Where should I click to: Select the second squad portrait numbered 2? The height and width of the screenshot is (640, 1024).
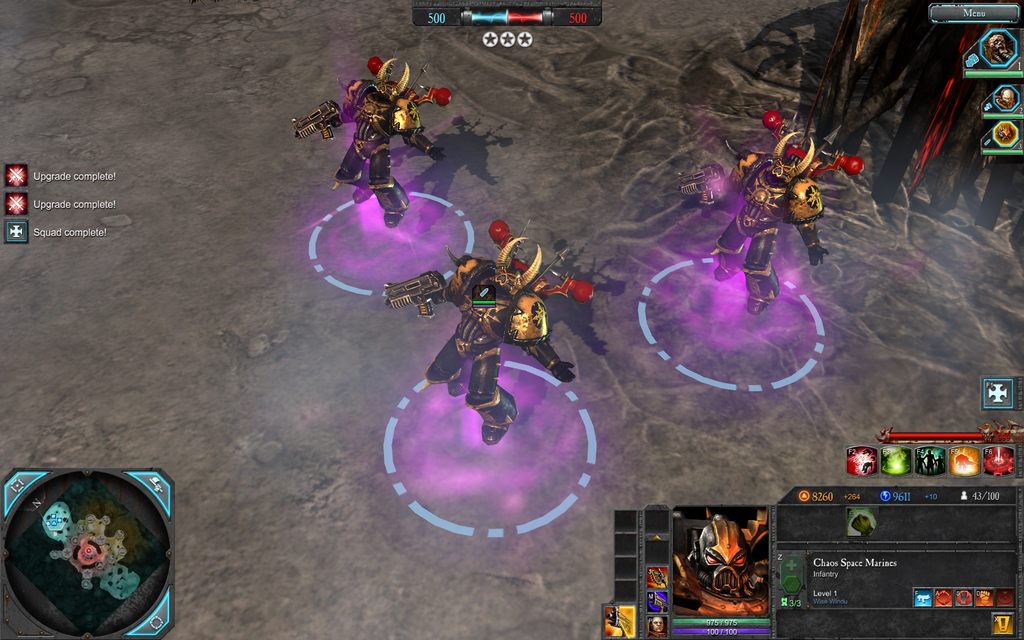coord(1006,98)
